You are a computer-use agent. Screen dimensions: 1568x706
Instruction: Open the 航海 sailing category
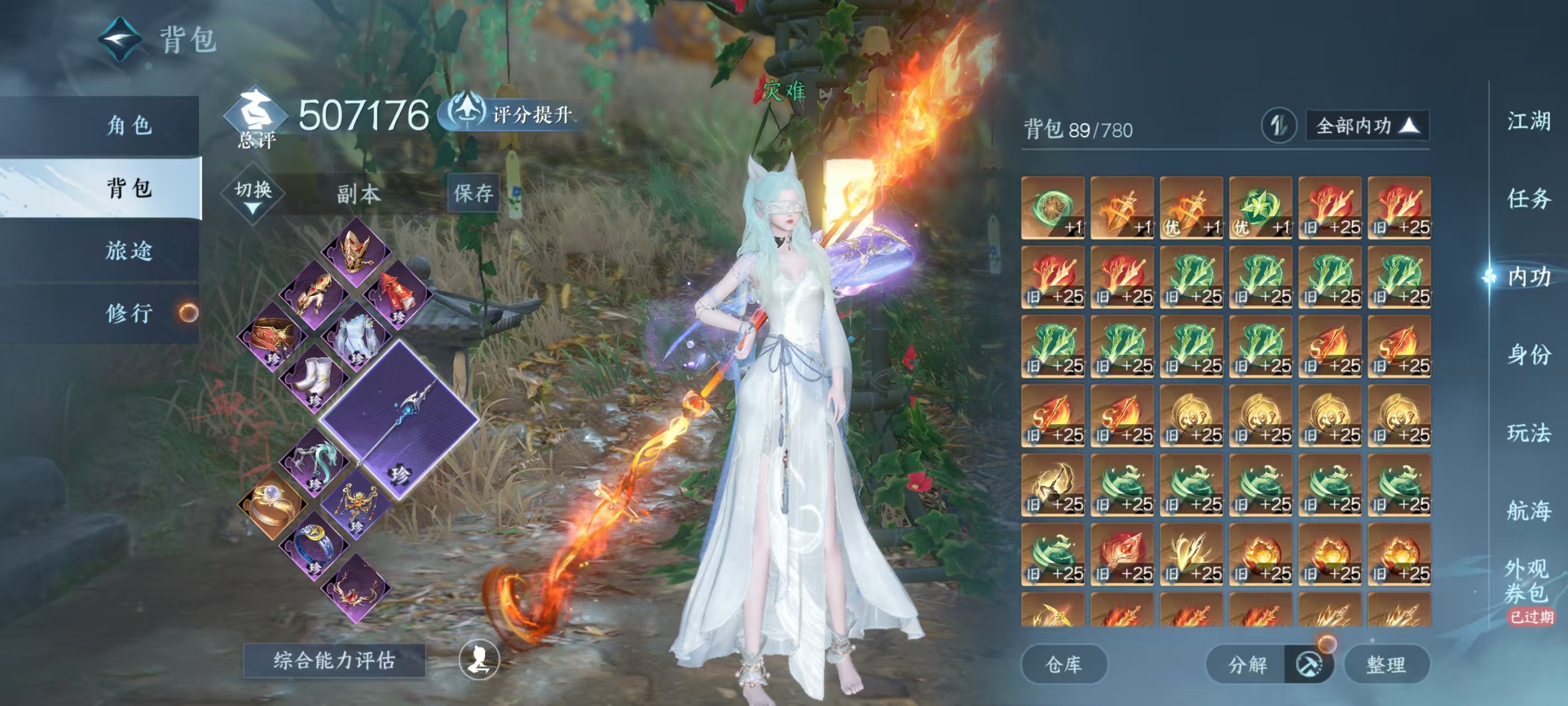click(x=1528, y=510)
